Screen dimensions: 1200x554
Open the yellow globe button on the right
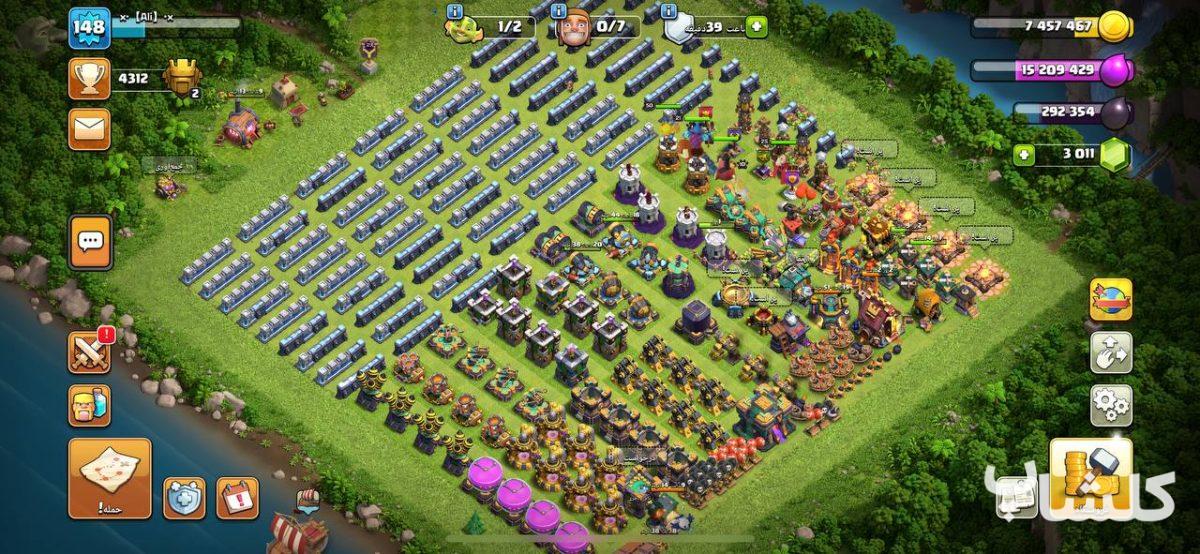[x=1111, y=299]
